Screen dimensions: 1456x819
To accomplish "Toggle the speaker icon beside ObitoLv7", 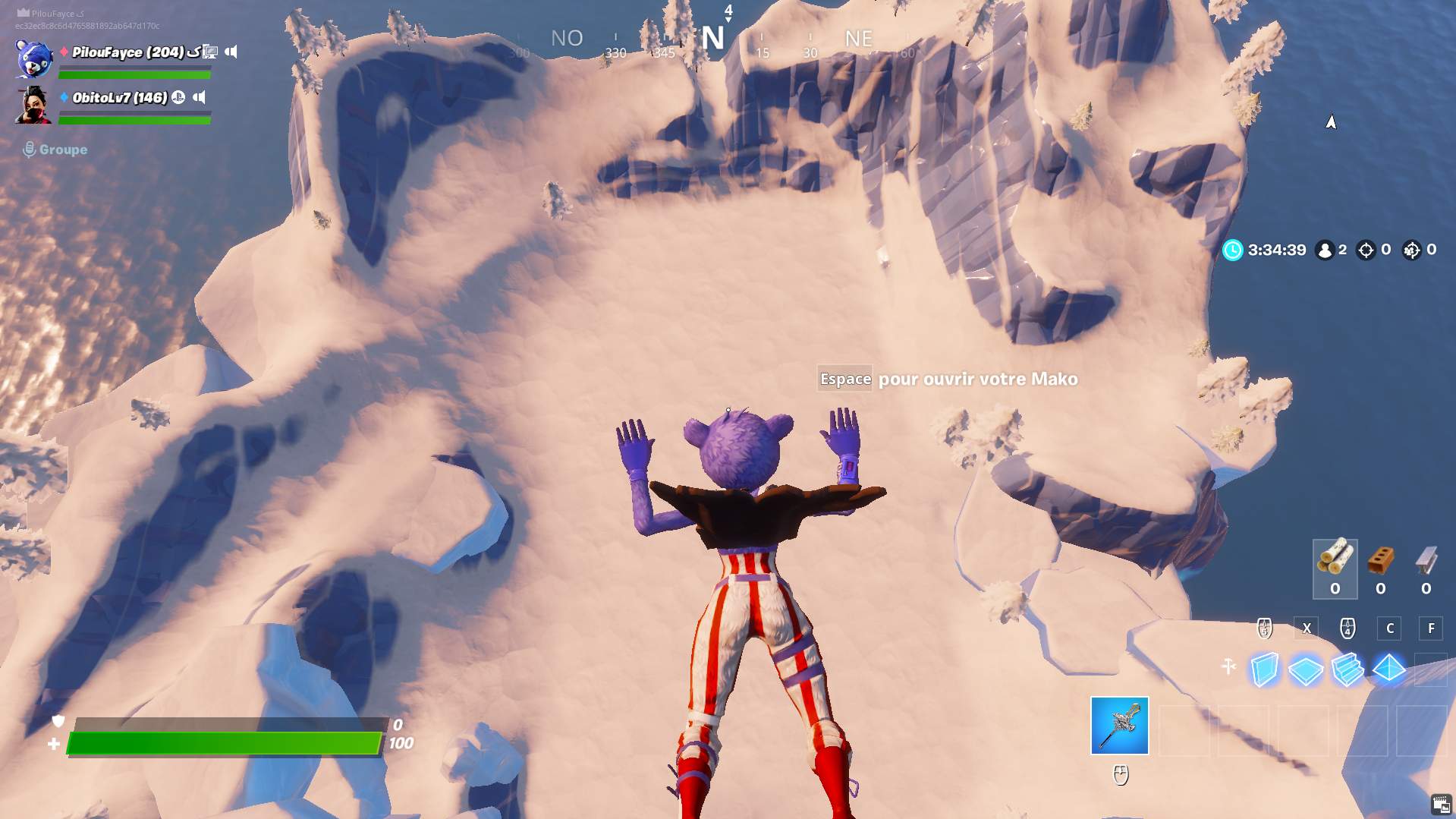I will click(x=200, y=97).
